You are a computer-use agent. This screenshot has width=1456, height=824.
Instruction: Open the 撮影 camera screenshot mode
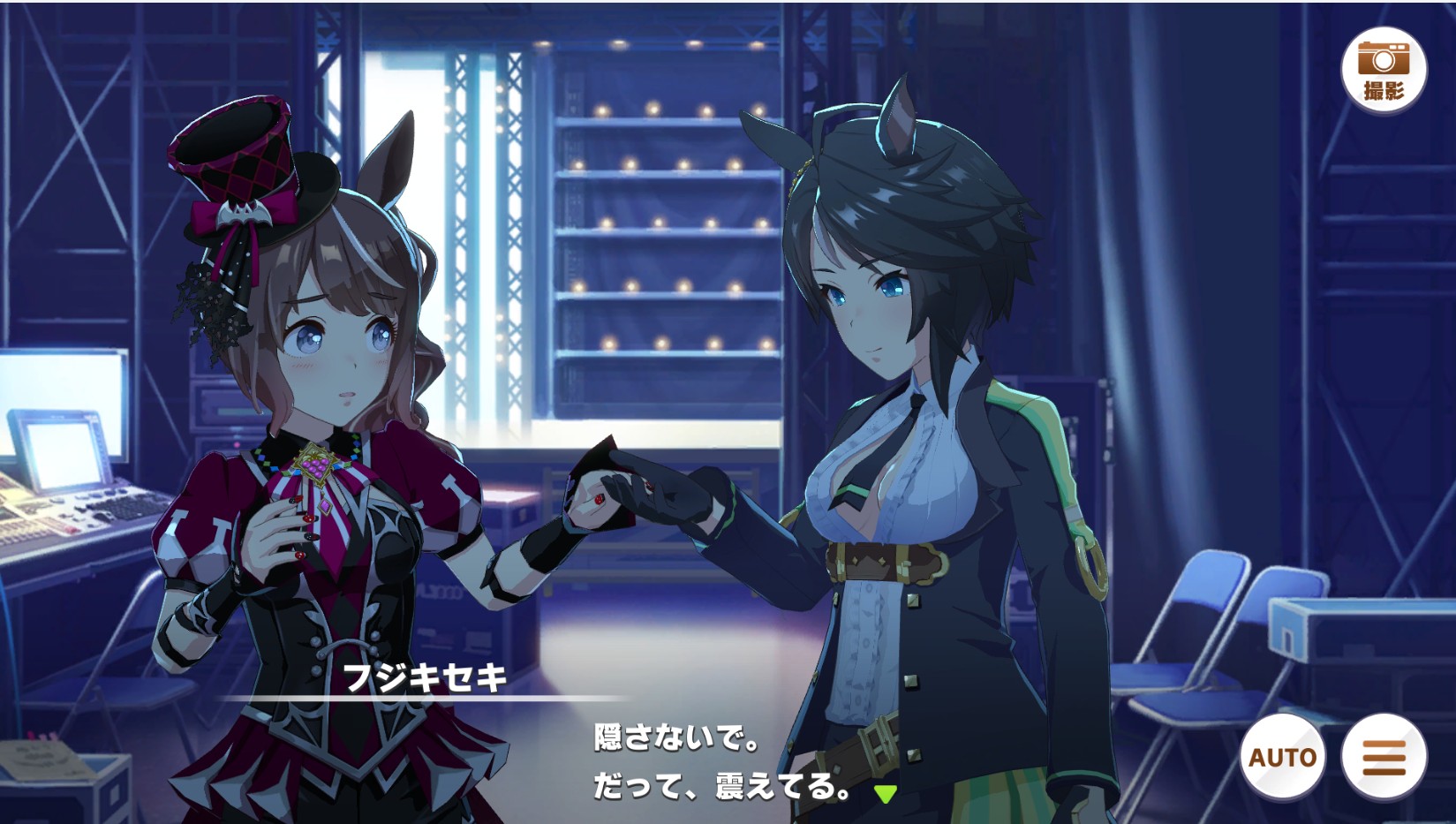[x=1383, y=70]
